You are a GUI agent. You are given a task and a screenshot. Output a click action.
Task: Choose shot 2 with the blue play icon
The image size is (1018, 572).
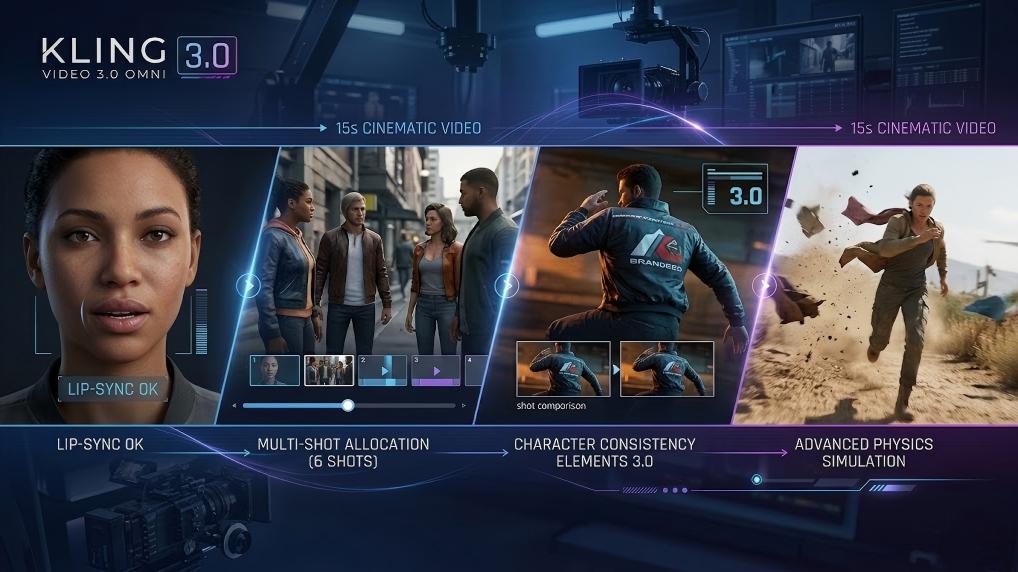pos(382,370)
